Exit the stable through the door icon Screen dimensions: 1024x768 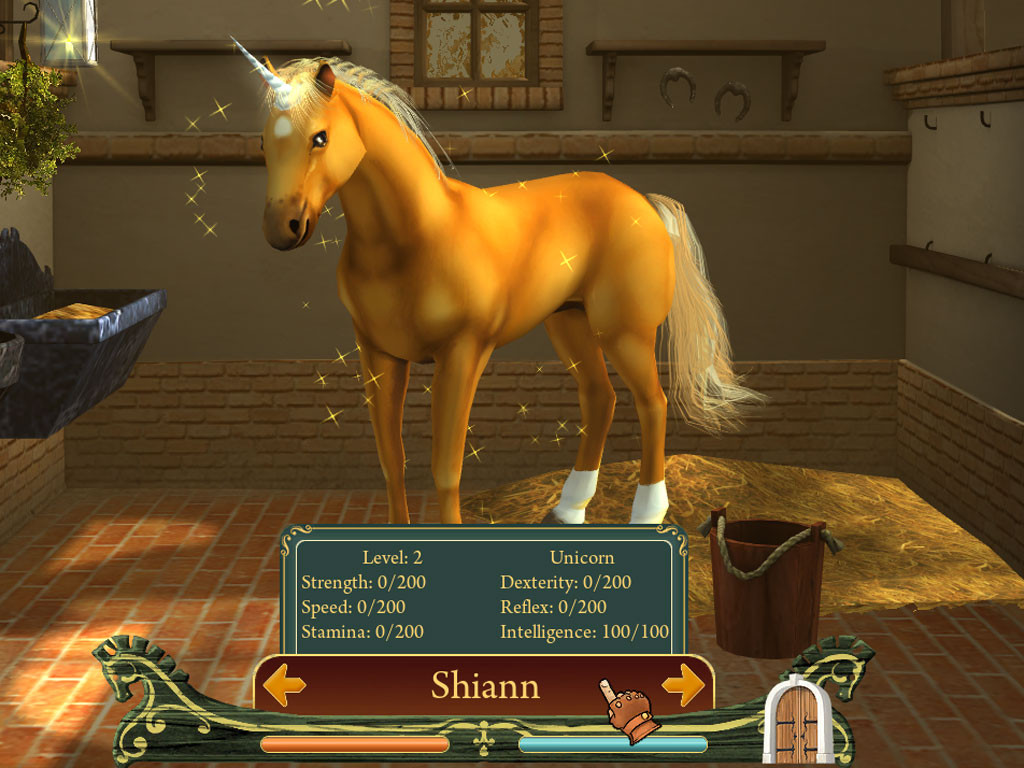tap(797, 722)
